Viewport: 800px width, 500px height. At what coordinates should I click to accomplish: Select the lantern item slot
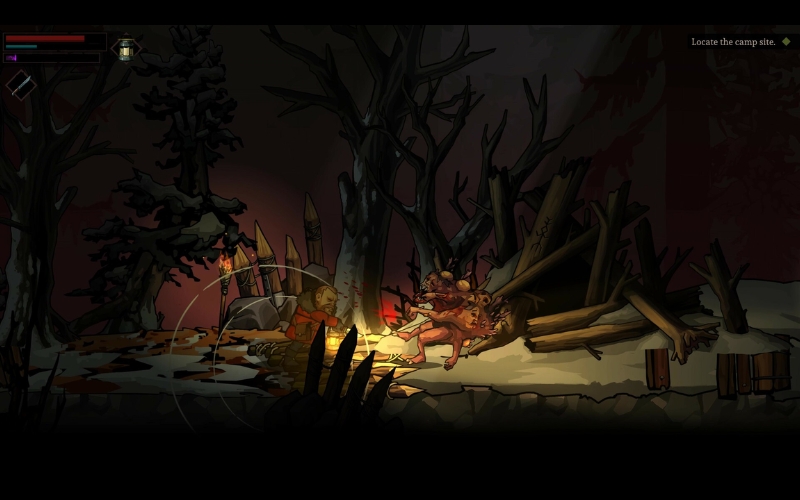click(x=125, y=49)
